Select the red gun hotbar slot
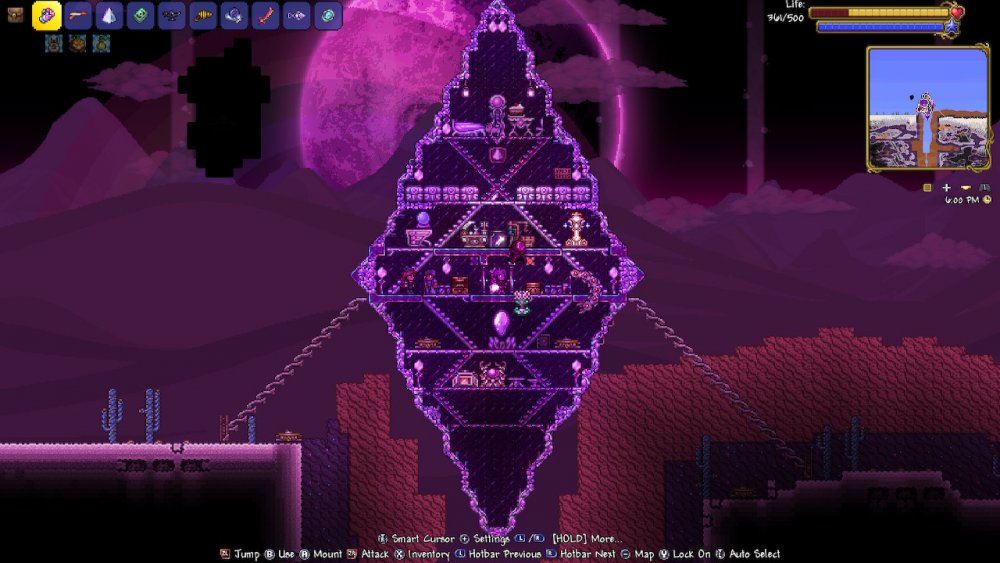 (x=78, y=16)
